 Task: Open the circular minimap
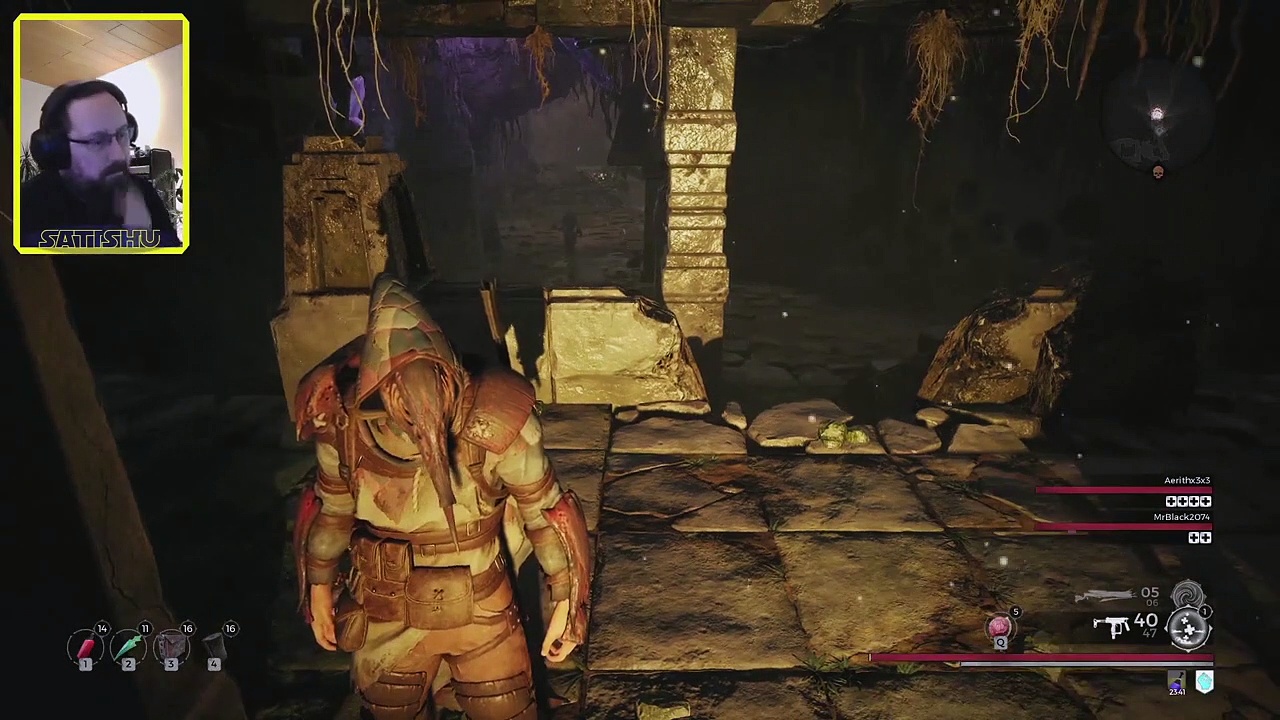[x=1156, y=115]
